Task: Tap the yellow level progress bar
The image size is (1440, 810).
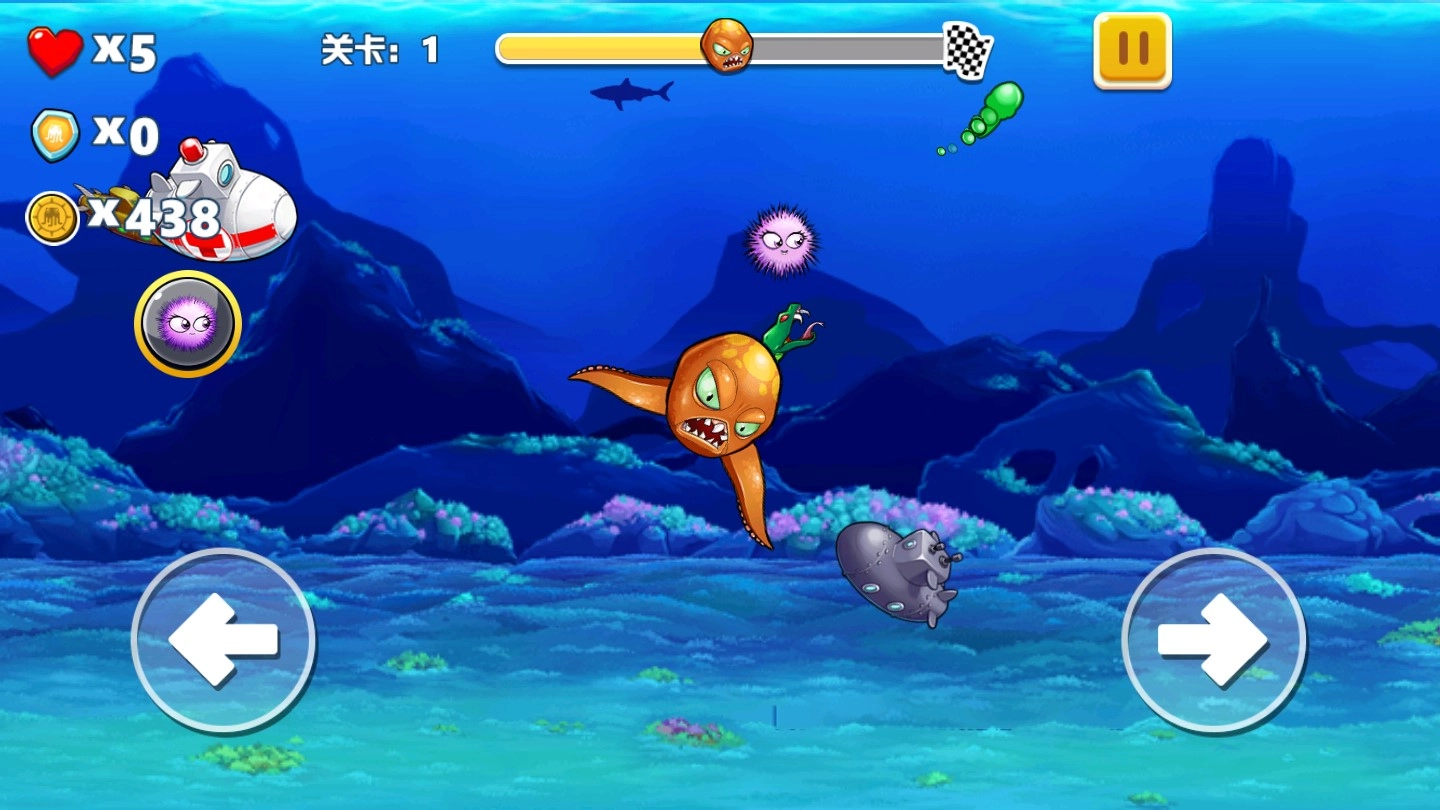Action: point(600,47)
